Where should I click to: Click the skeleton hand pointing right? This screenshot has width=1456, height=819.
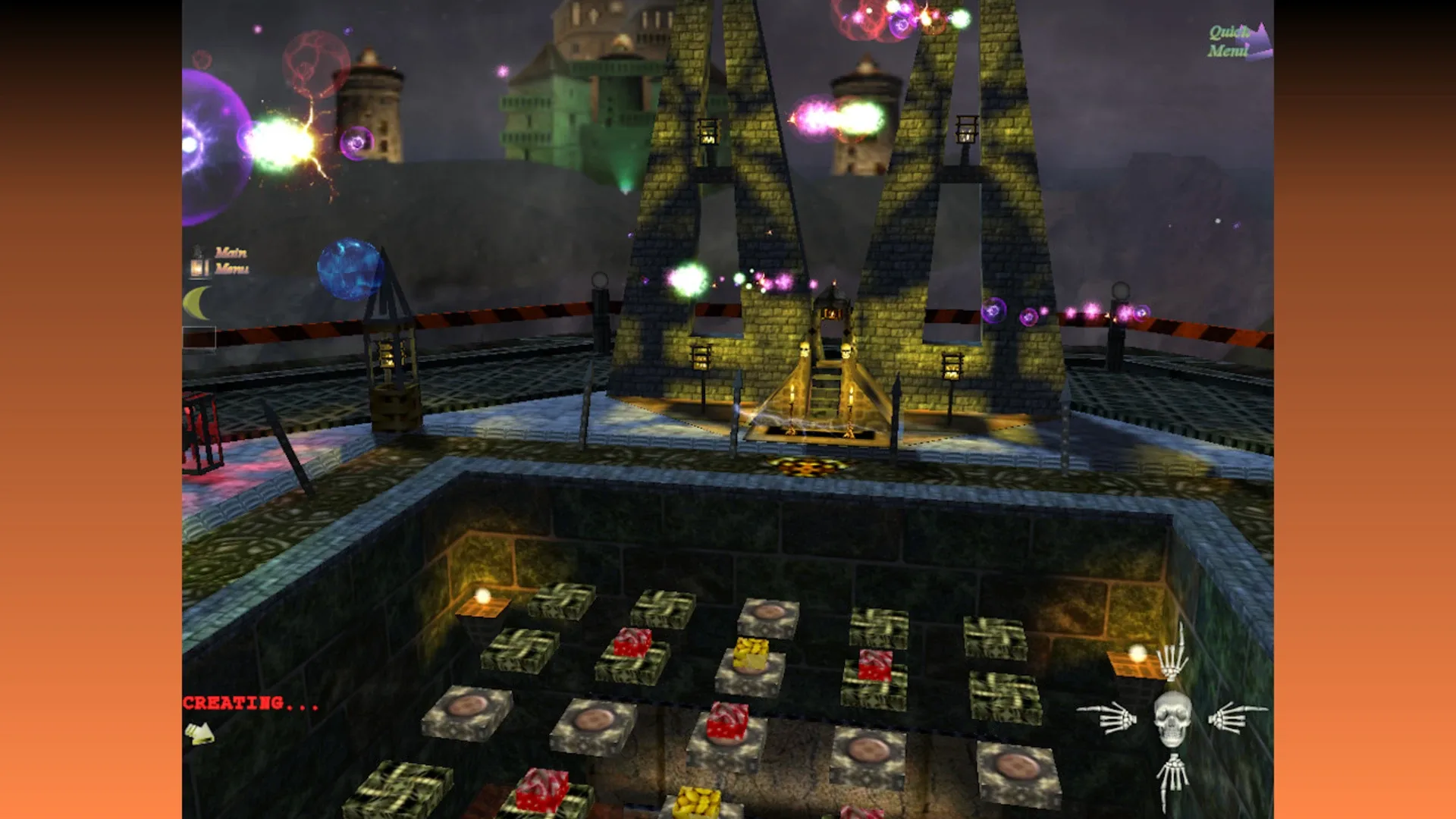click(x=1236, y=719)
